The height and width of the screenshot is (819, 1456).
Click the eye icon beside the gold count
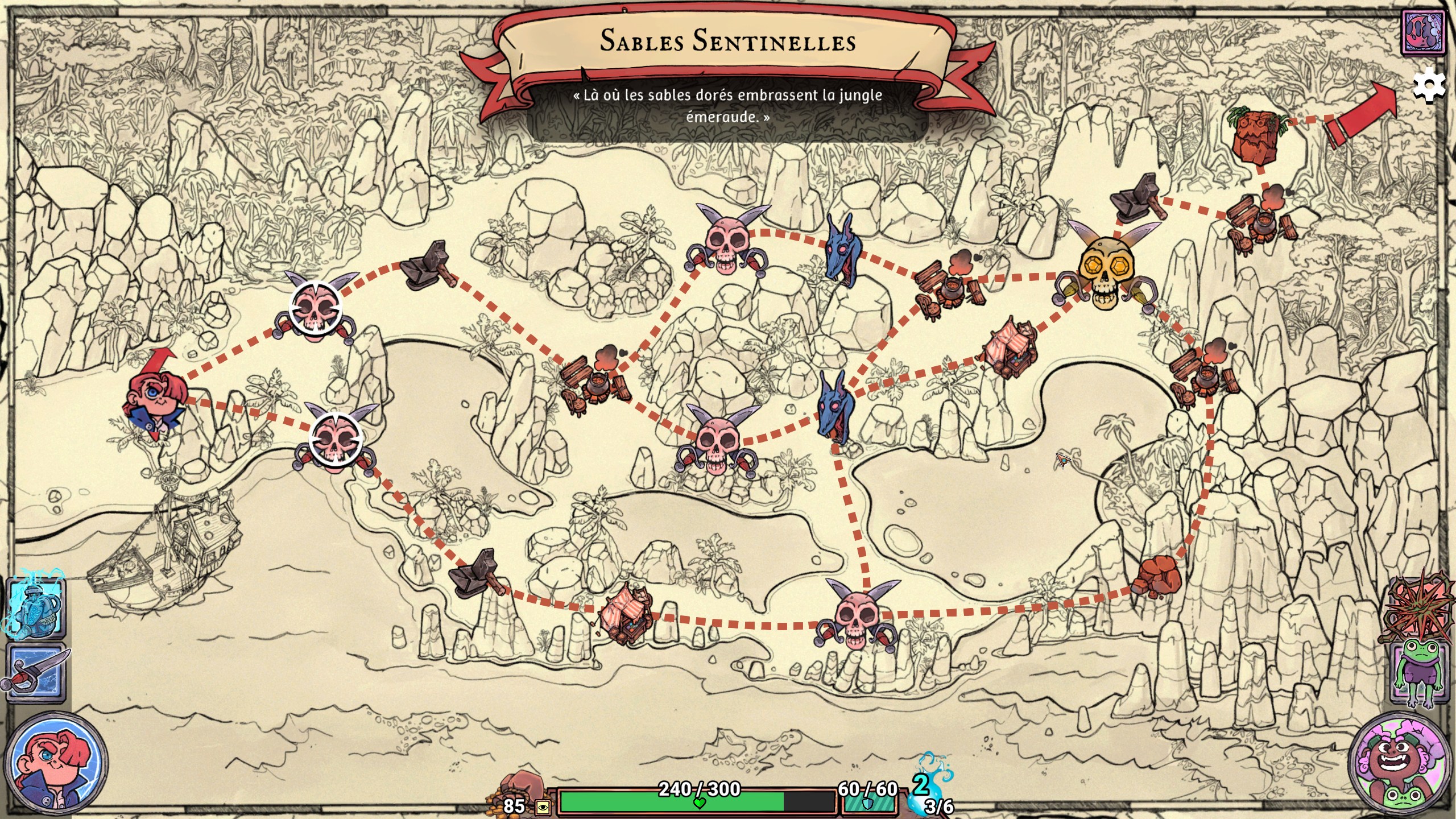pos(542,807)
